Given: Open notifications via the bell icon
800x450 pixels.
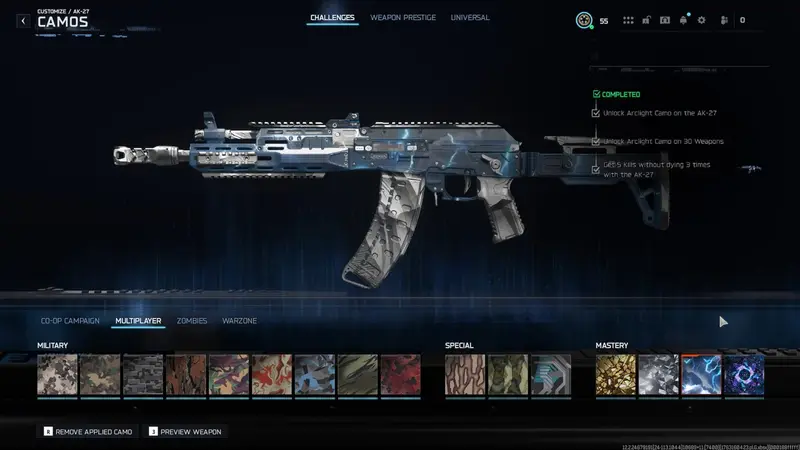Looking at the screenshot, I should (x=683, y=20).
